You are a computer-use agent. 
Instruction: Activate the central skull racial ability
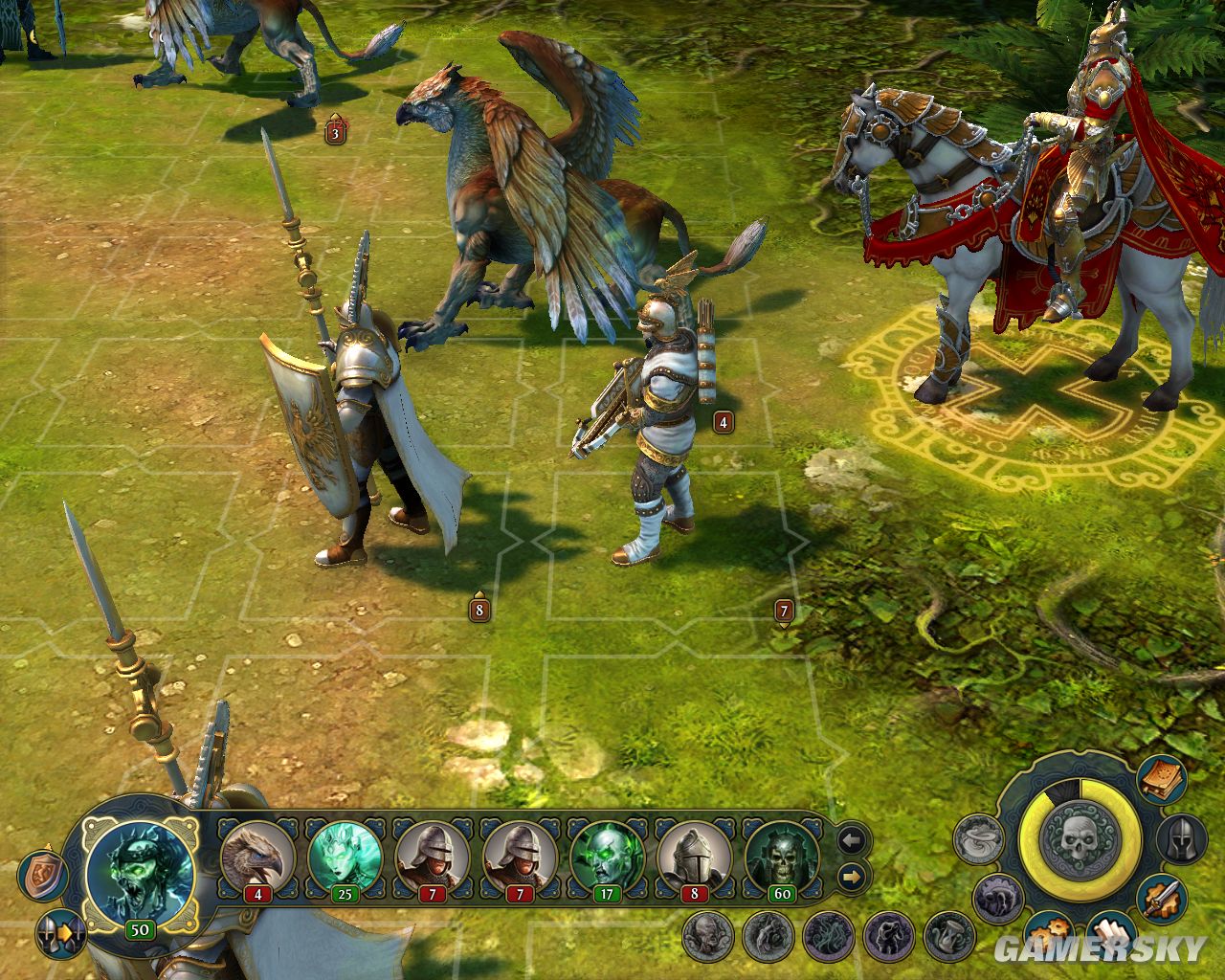coord(1080,838)
